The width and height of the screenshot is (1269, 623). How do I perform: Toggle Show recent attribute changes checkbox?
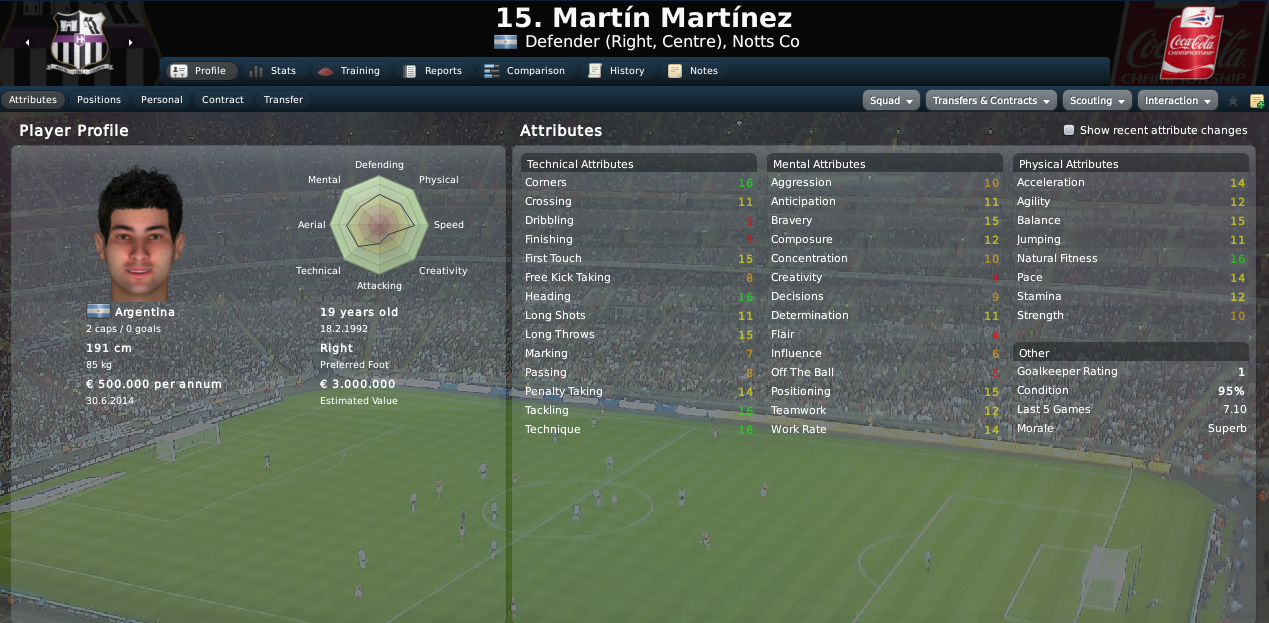click(1069, 130)
